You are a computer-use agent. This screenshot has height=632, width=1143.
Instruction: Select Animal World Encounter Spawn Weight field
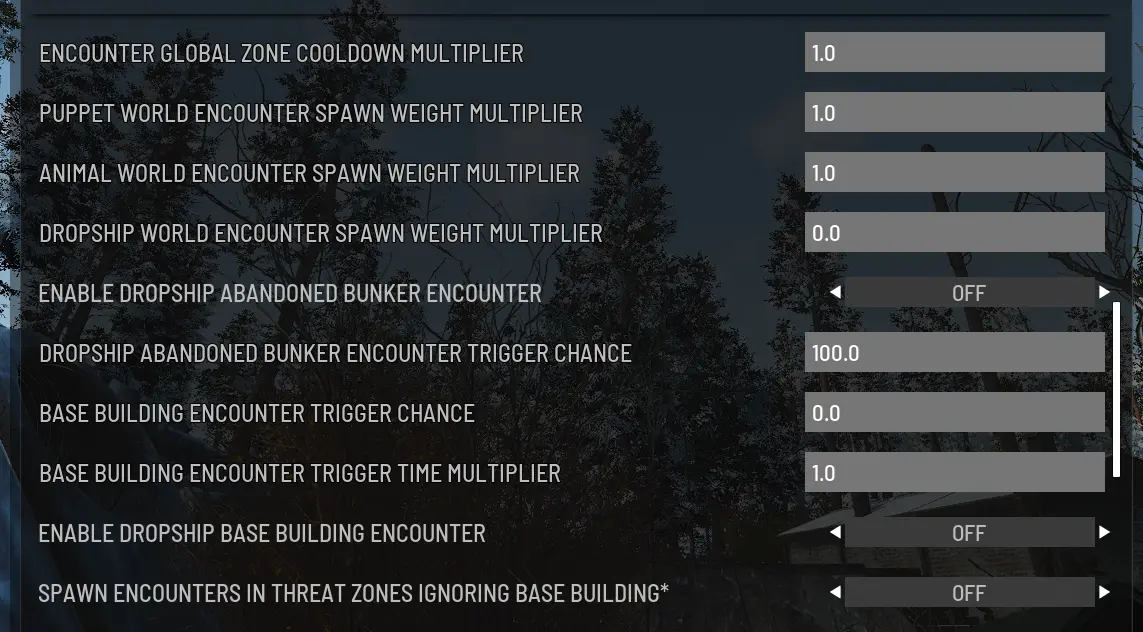(x=954, y=173)
